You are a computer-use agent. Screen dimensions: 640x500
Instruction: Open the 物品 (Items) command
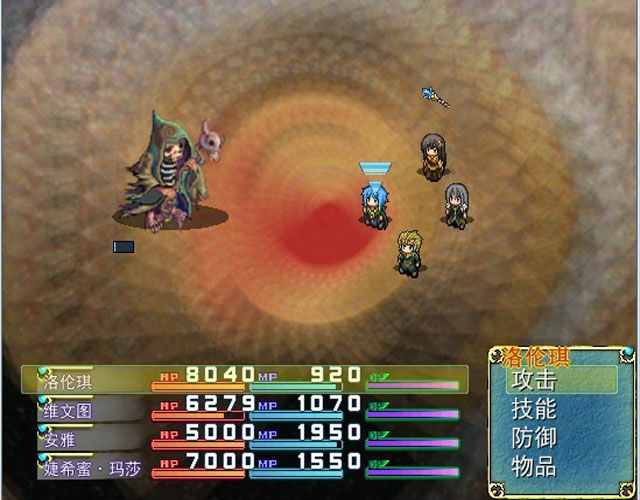click(533, 466)
